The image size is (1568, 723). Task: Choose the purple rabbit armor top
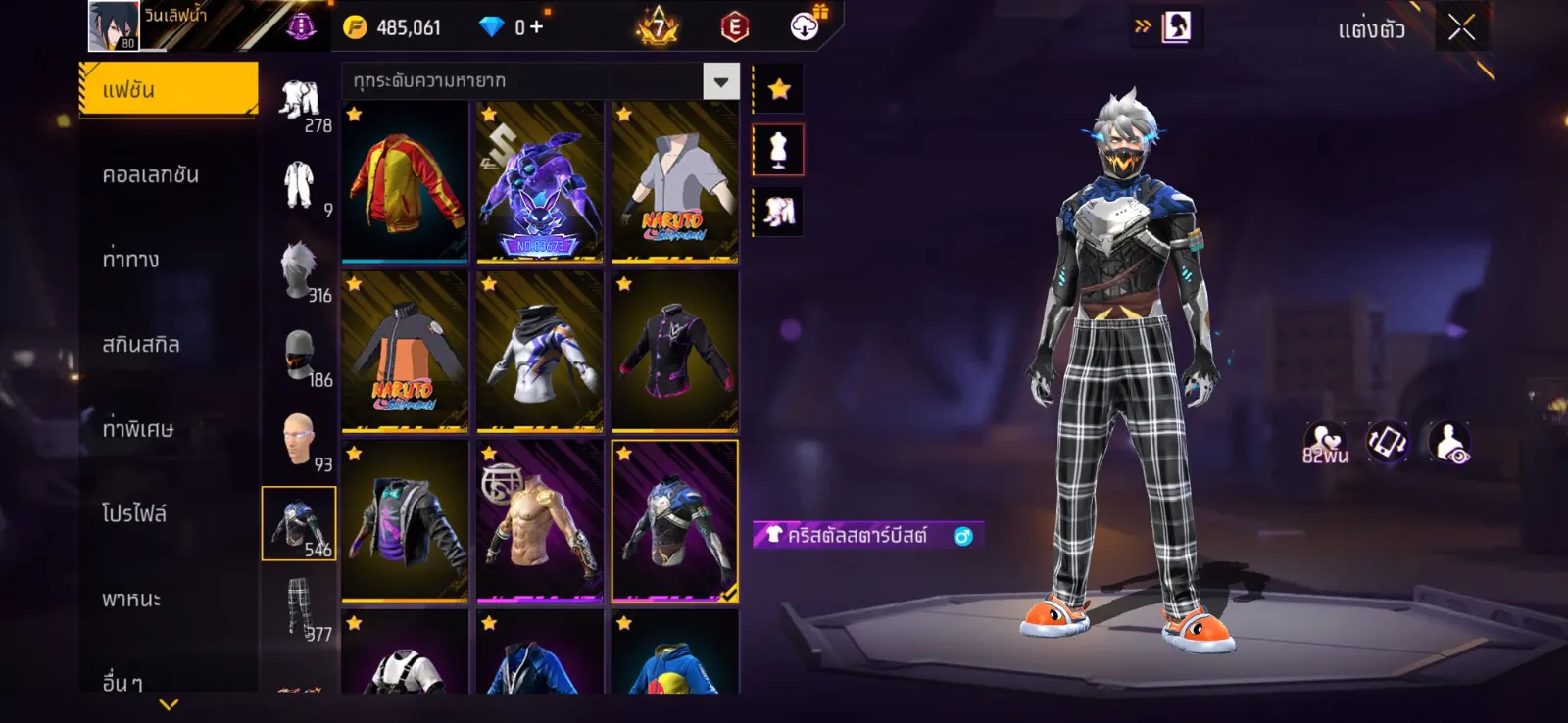pos(540,182)
